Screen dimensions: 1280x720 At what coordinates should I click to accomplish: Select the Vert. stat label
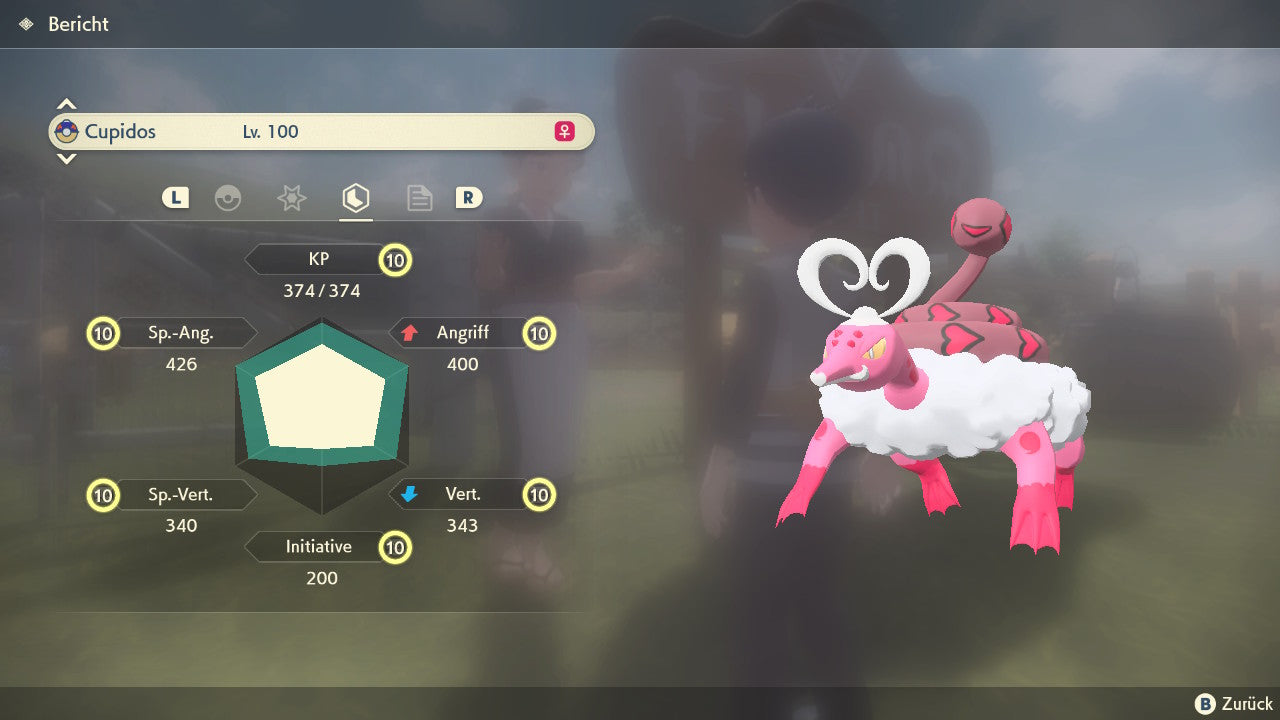coord(462,494)
